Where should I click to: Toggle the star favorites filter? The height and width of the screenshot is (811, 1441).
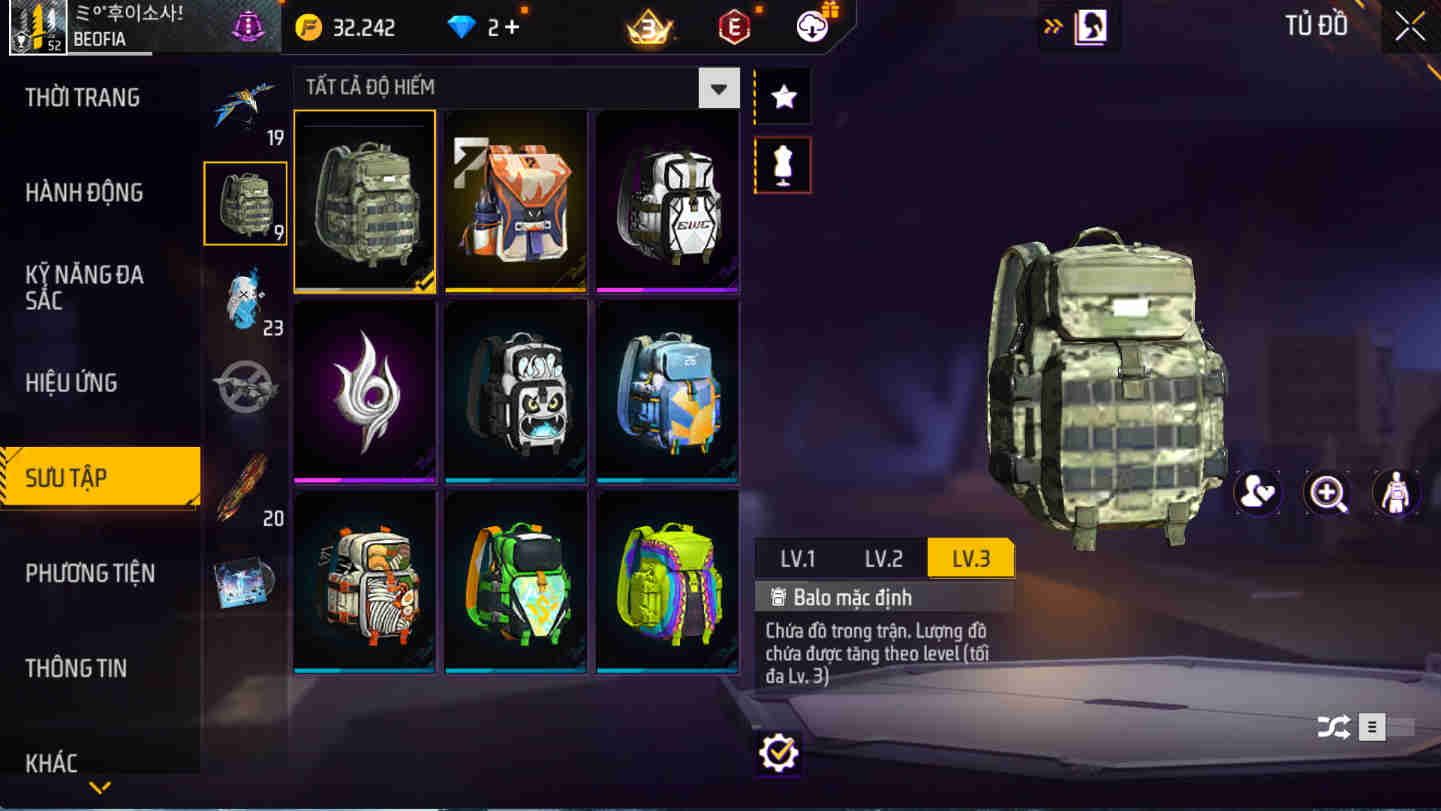point(783,95)
